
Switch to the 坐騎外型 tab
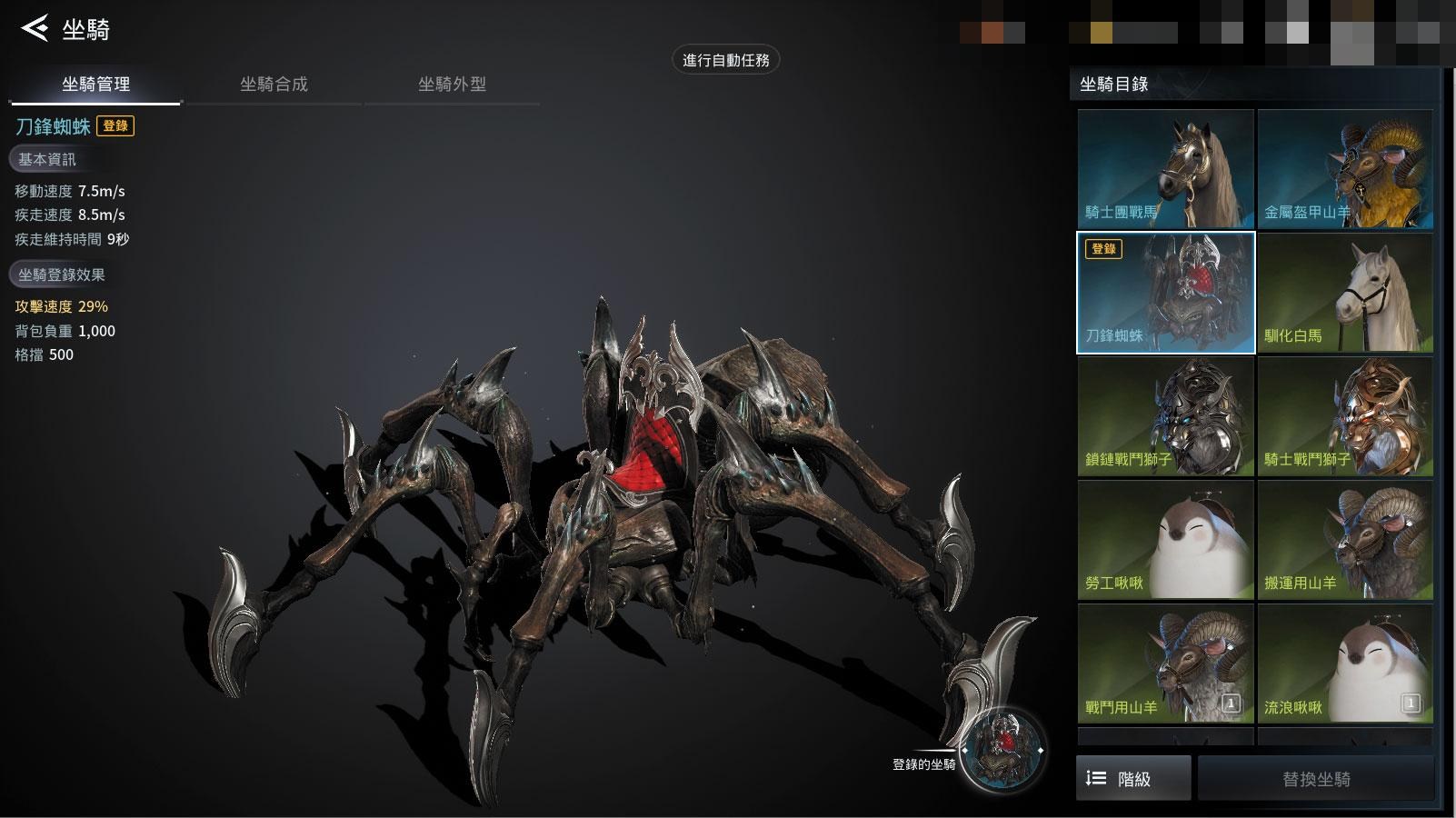tap(452, 85)
